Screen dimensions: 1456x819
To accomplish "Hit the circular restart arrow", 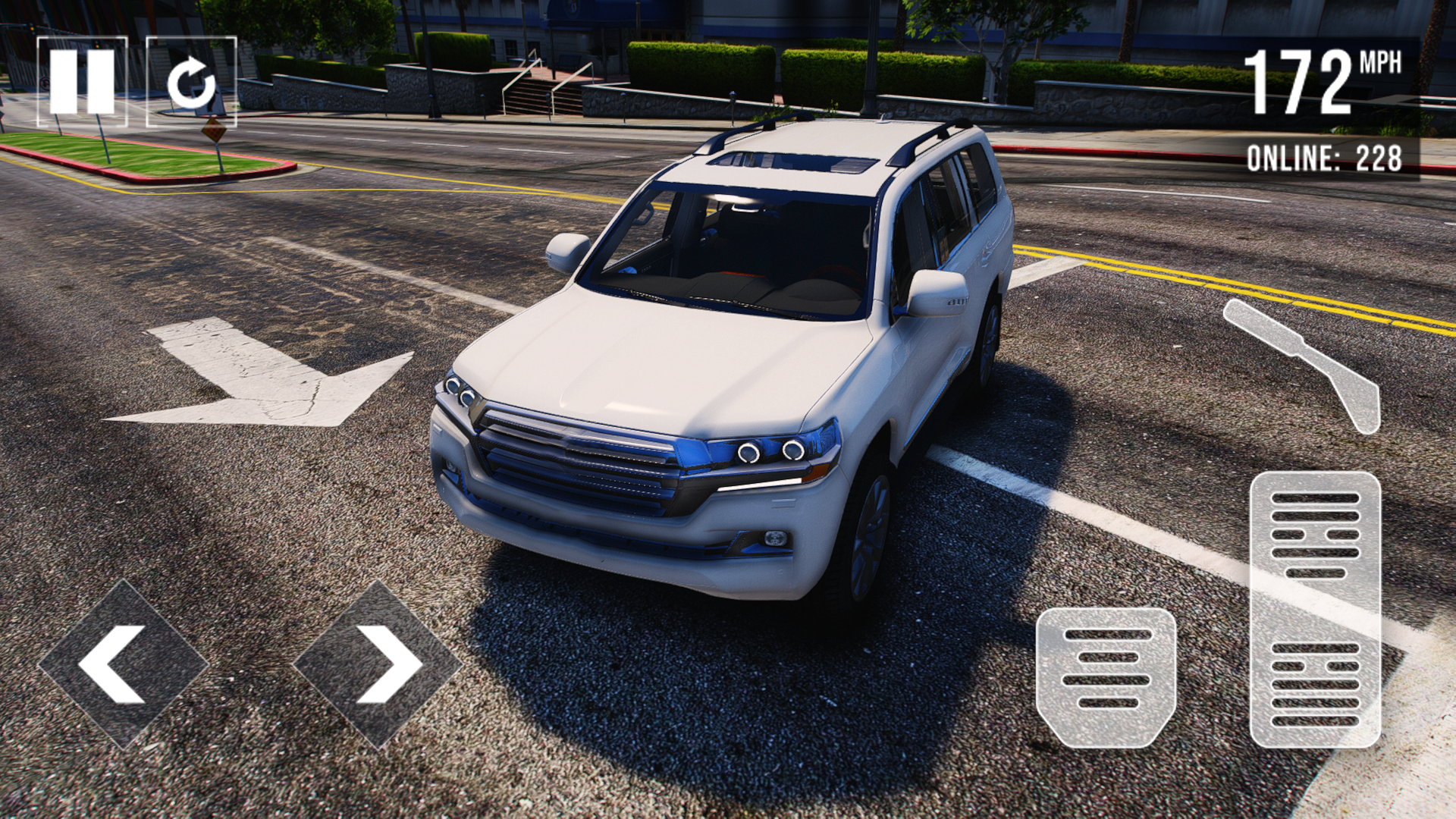I will point(192,80).
